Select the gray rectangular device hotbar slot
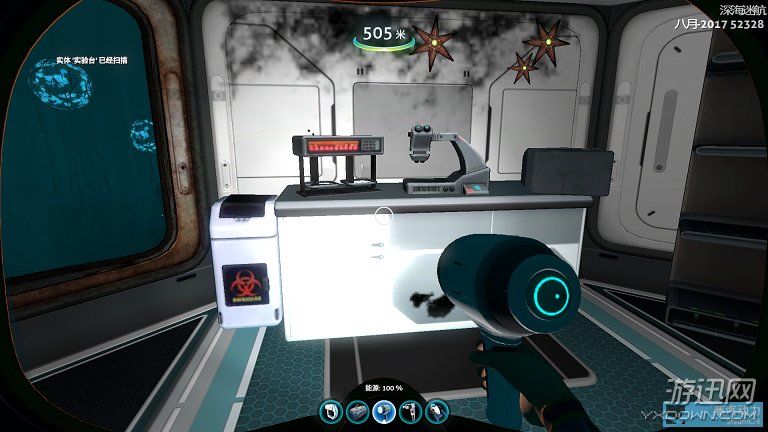Image resolution: width=768 pixels, height=432 pixels. 357,411
